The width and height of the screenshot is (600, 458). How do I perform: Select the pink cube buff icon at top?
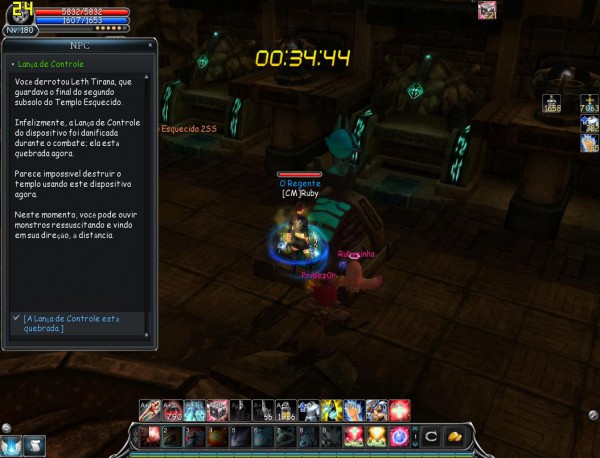487,10
